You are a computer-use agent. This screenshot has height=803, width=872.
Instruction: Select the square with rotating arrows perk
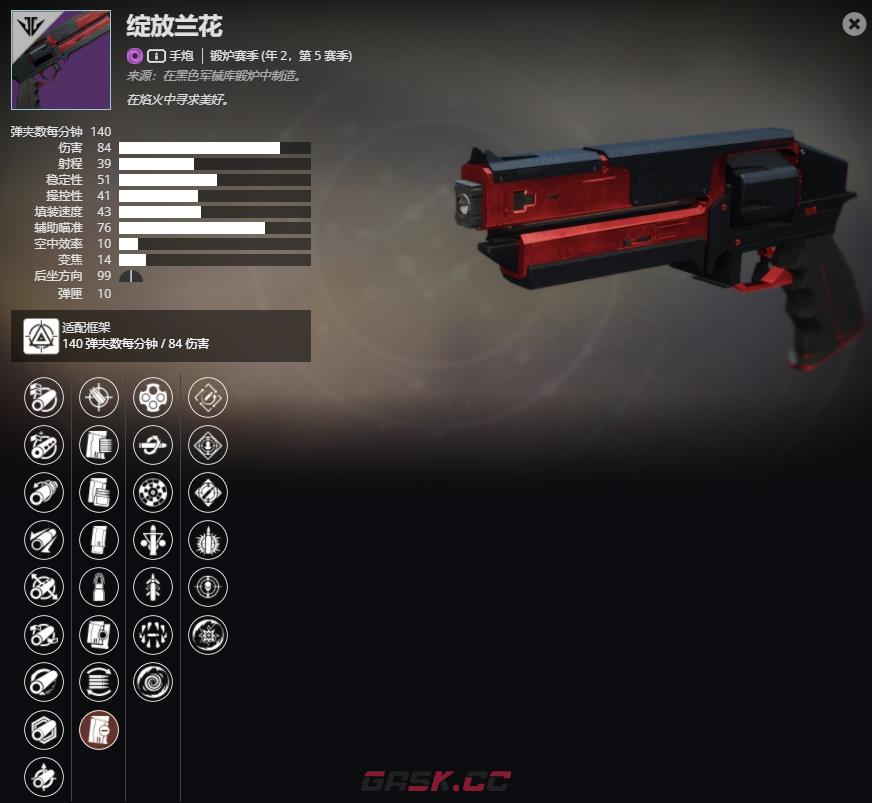[208, 397]
